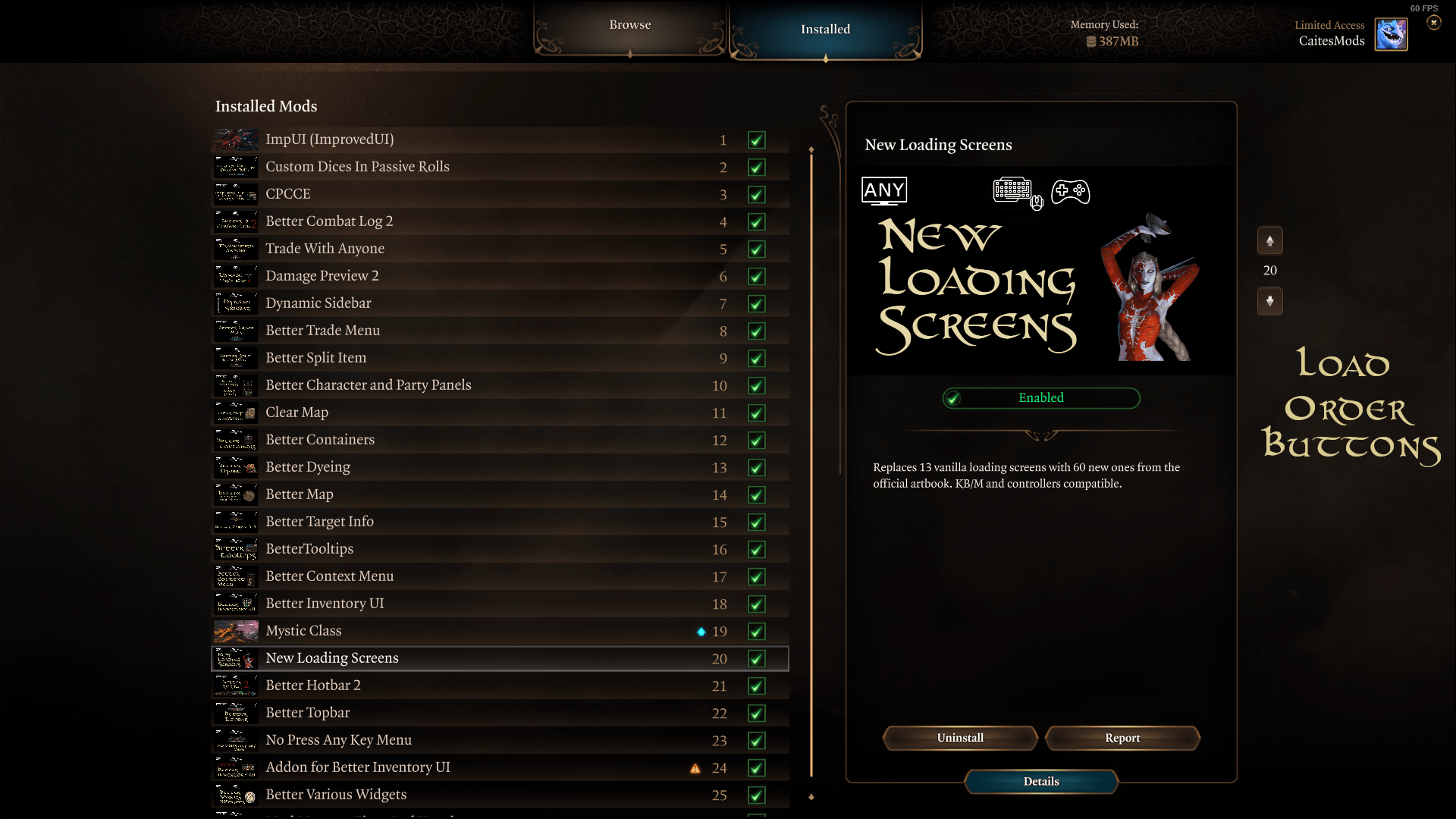This screenshot has width=1456, height=819.
Task: Toggle off the ImpUI (ImprovedUI) checkbox
Action: pos(757,140)
